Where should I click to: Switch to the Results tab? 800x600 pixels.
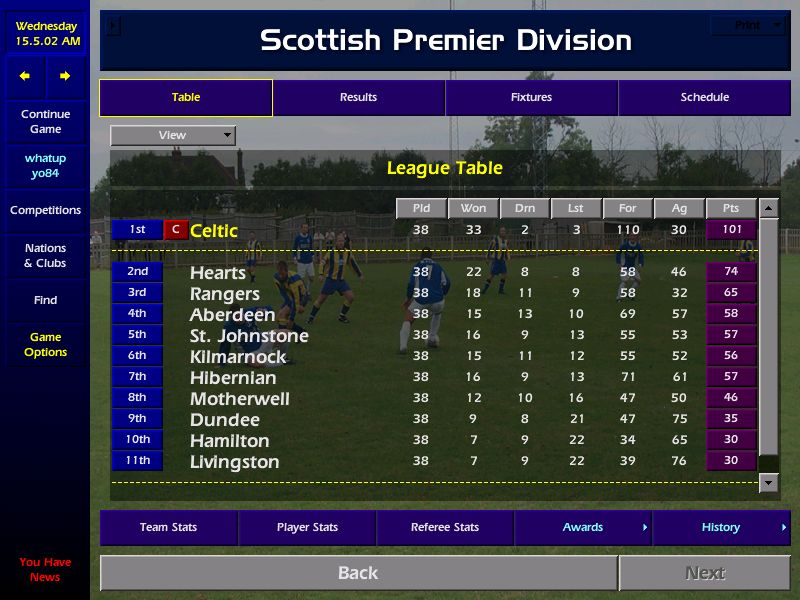pyautogui.click(x=358, y=97)
